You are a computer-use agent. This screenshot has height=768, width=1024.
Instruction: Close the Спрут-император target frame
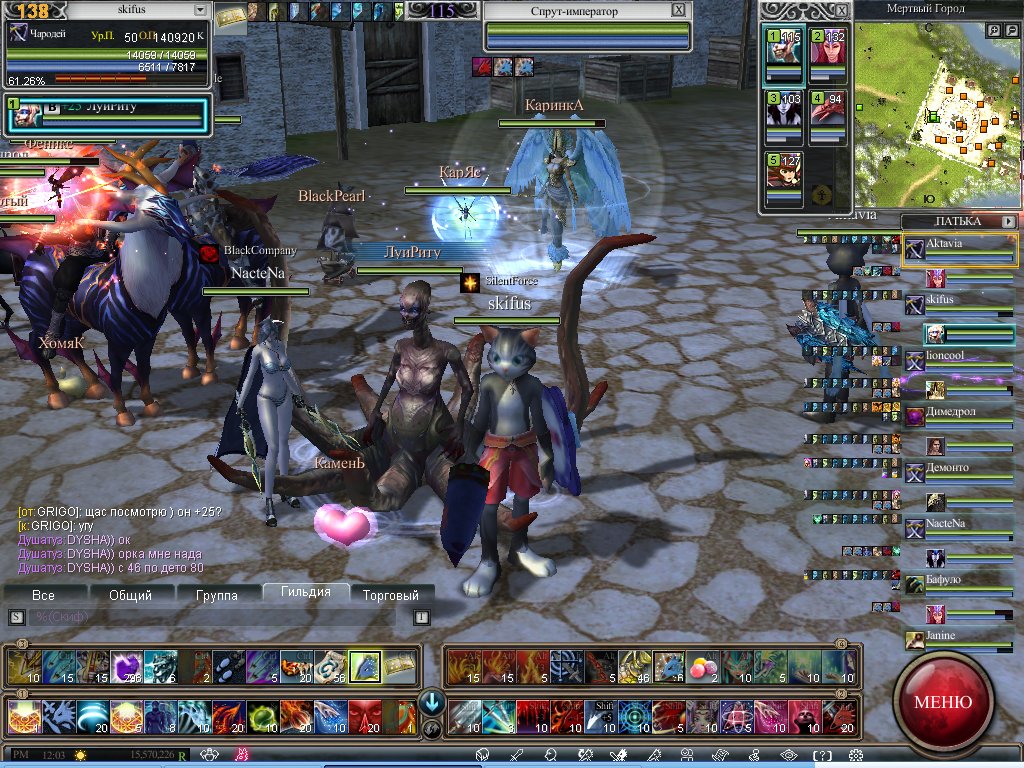tap(679, 11)
